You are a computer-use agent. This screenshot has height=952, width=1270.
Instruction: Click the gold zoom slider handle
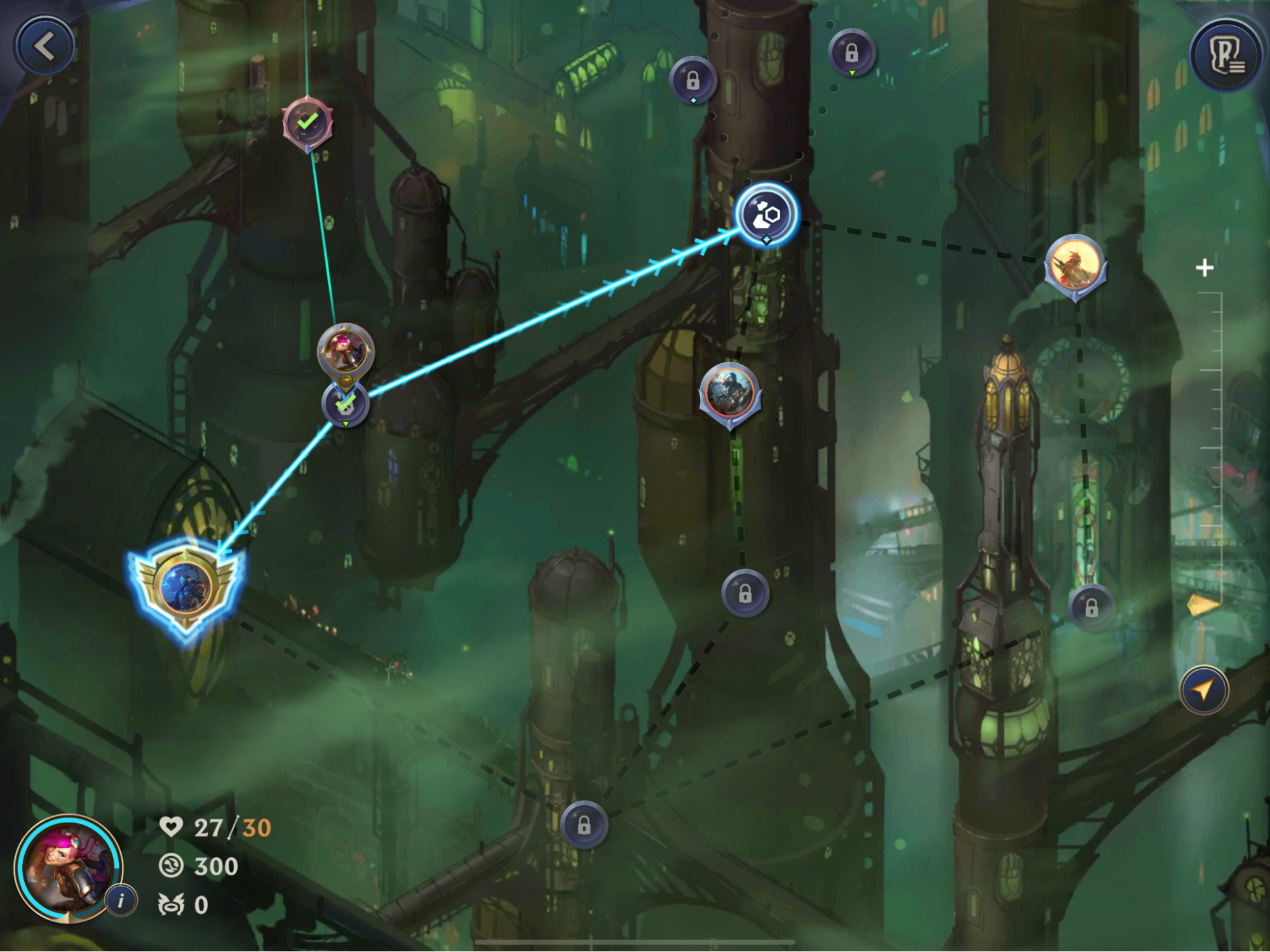[1203, 605]
